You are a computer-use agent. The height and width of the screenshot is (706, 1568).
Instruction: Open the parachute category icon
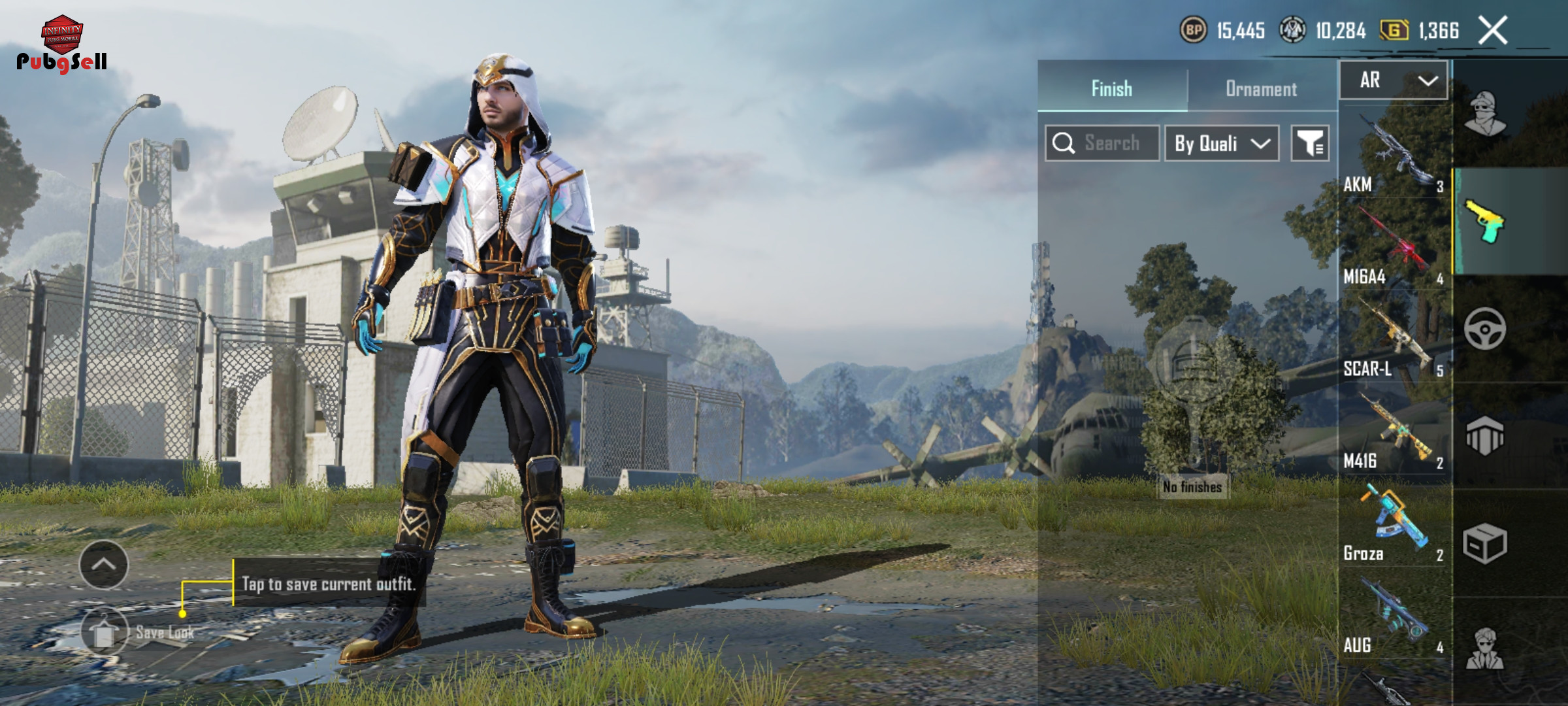[x=1484, y=435]
